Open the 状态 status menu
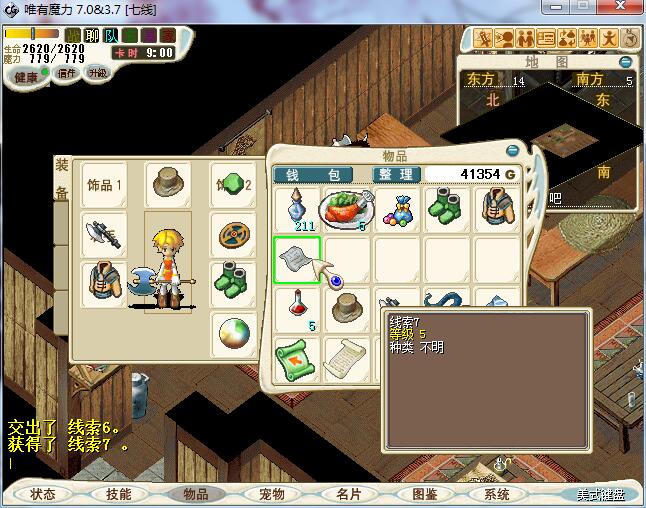Image resolution: width=646 pixels, height=508 pixels. pos(43,494)
